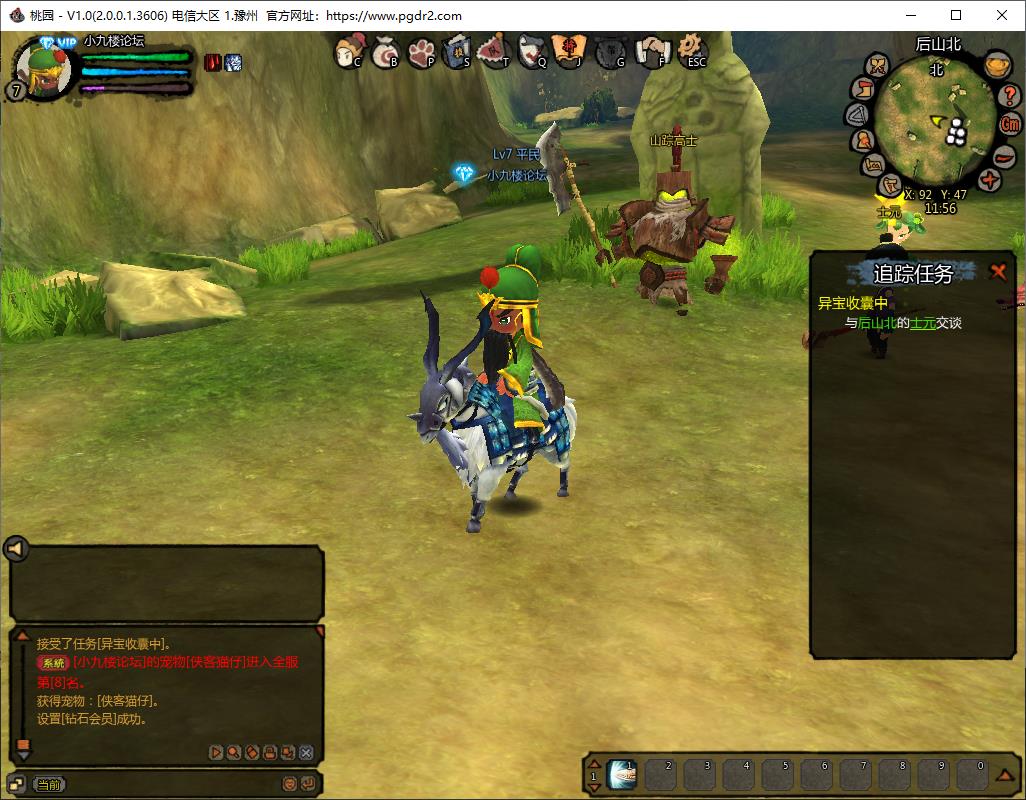Maximize the game window

coord(956,15)
